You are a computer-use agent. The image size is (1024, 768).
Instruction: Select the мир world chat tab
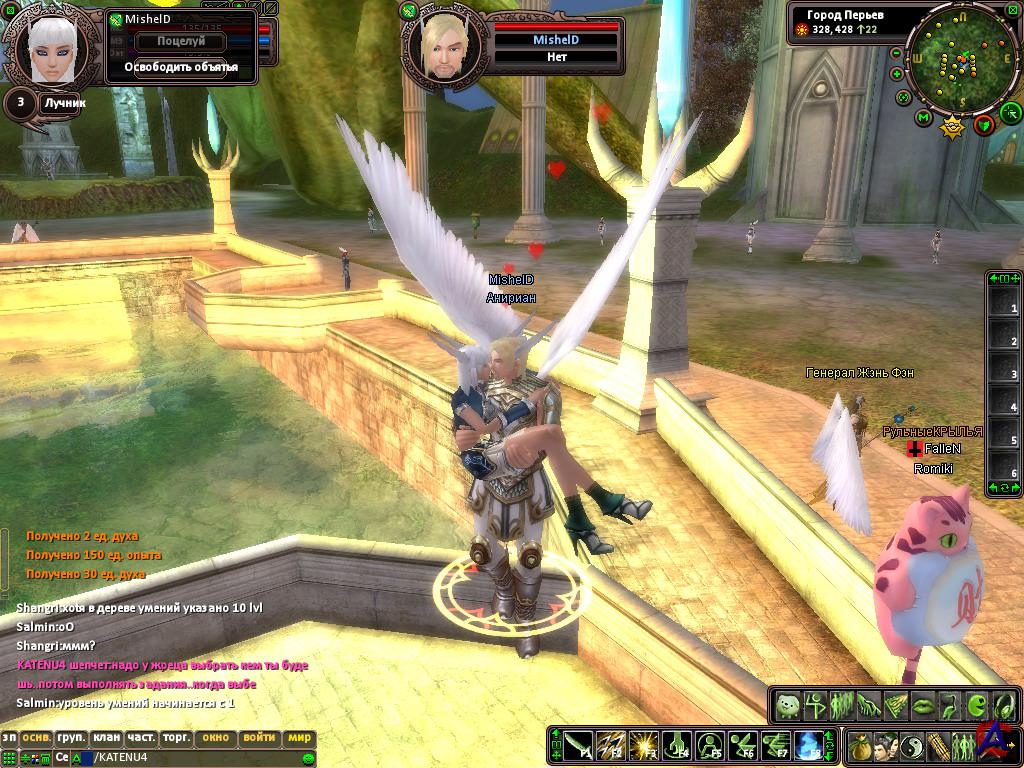point(300,738)
